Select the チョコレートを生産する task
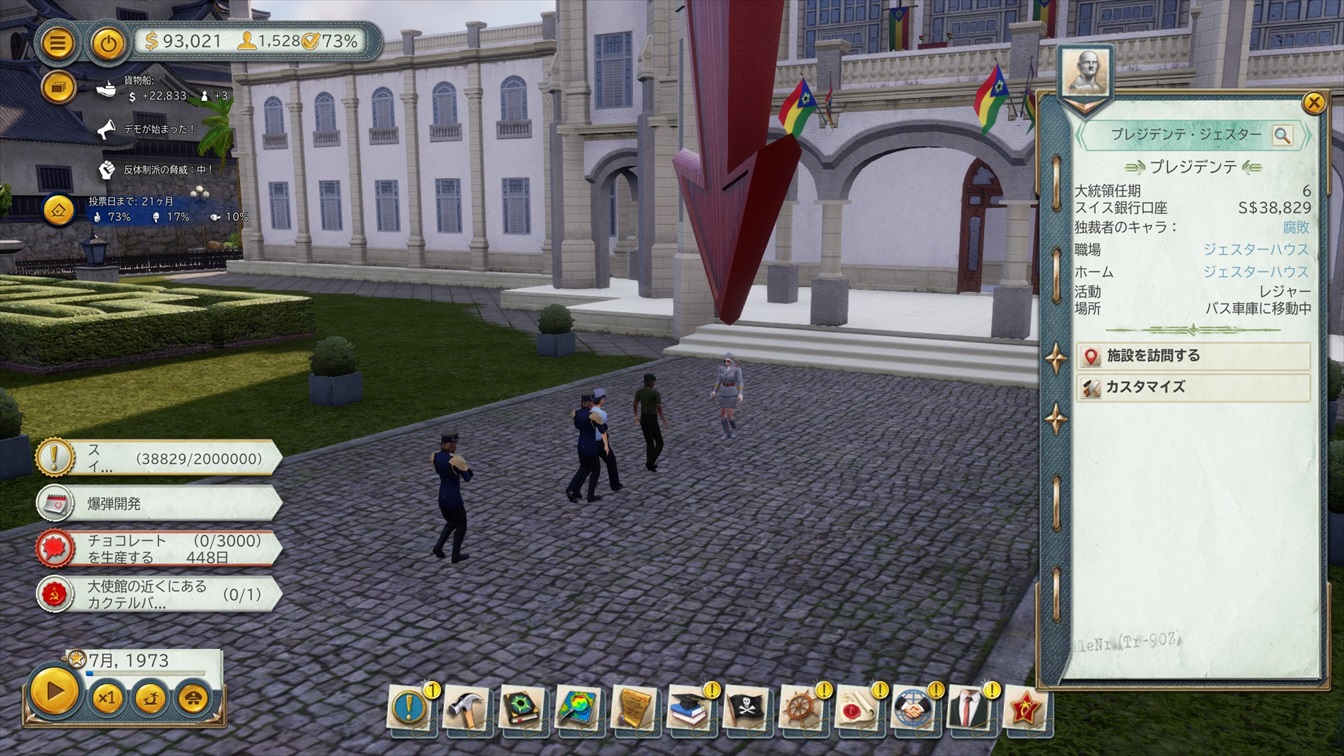 click(158, 548)
